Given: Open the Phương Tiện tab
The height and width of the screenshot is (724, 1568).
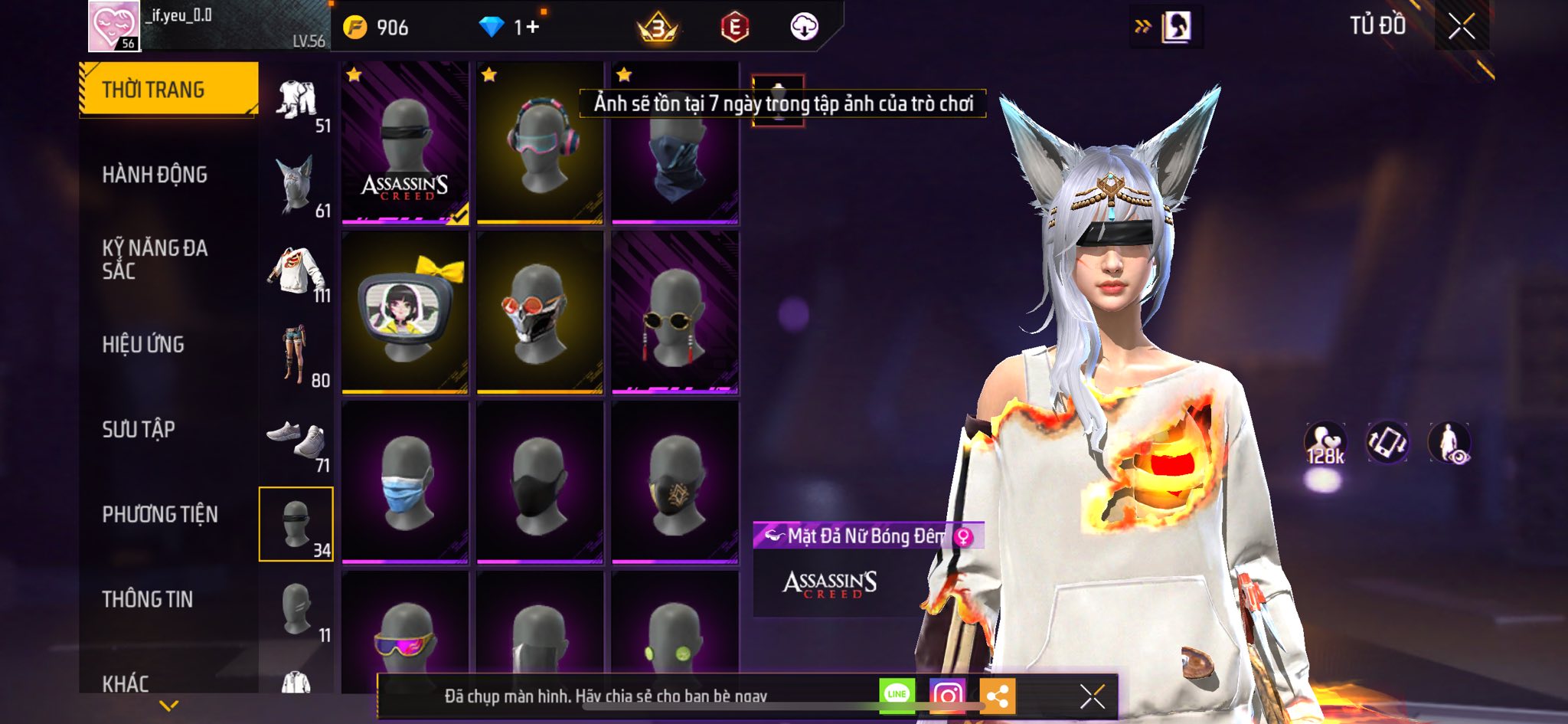Looking at the screenshot, I should click(x=160, y=514).
